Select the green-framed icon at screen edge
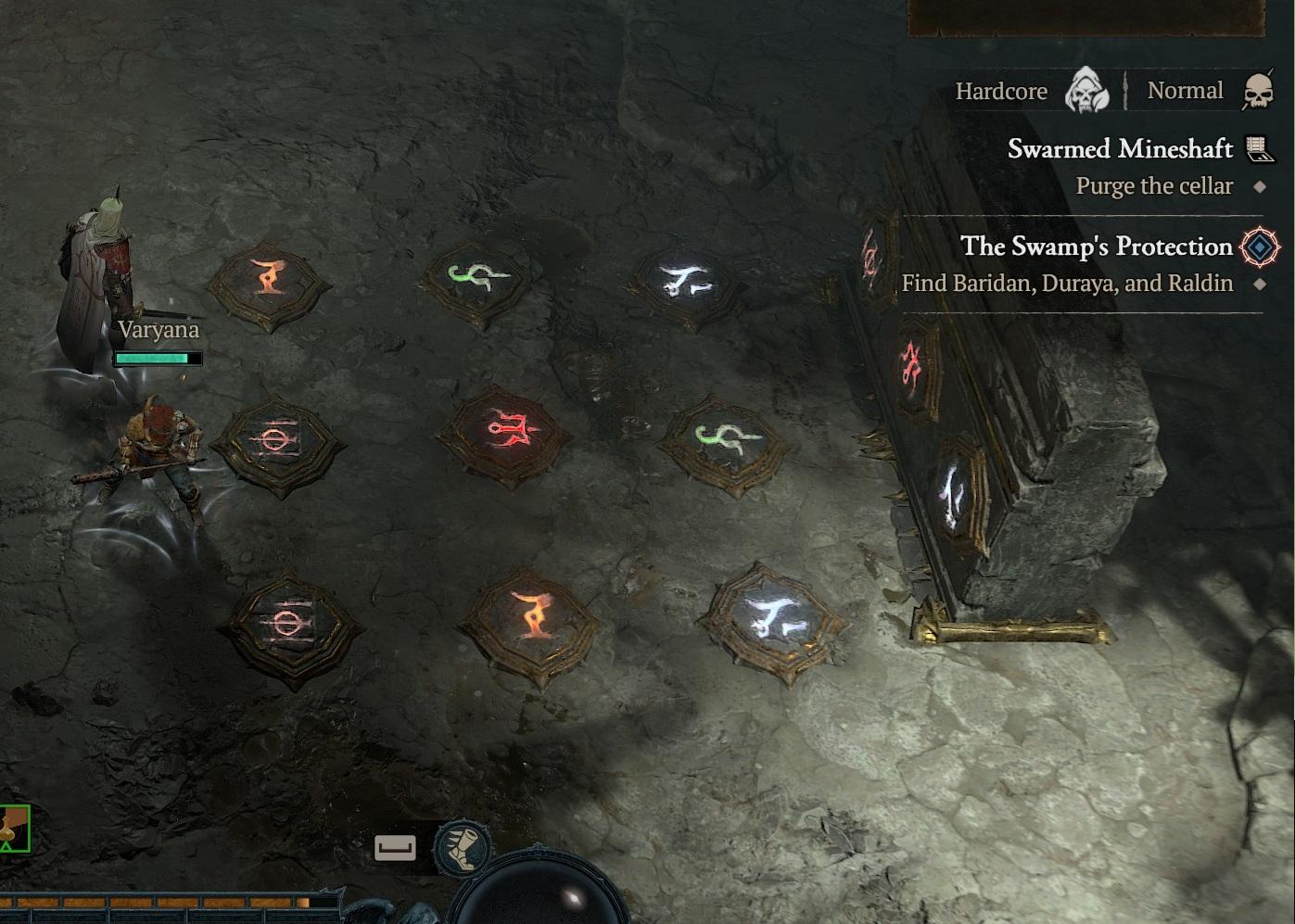The image size is (1295, 924). click(x=14, y=829)
